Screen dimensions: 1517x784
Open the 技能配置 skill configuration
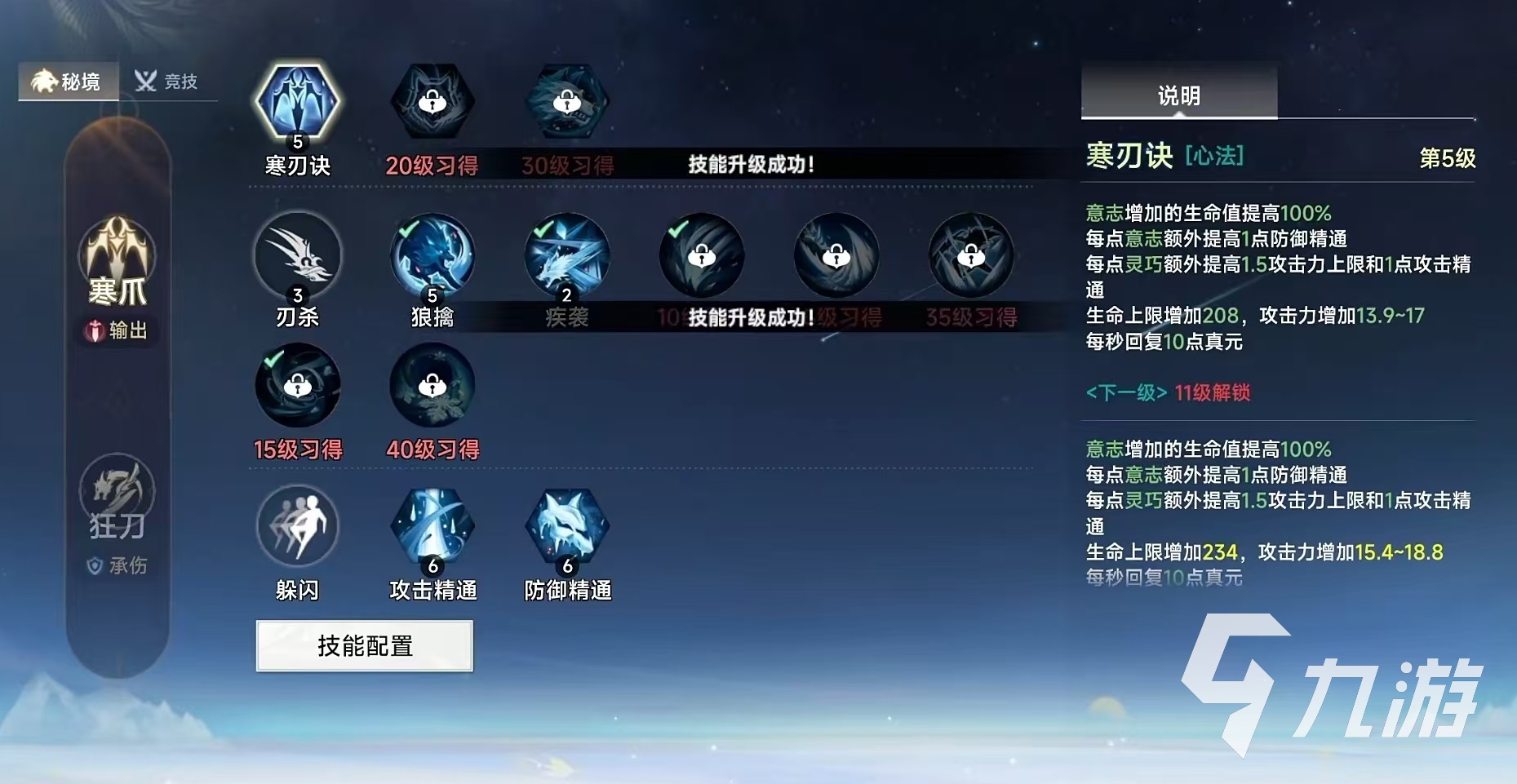click(x=364, y=645)
